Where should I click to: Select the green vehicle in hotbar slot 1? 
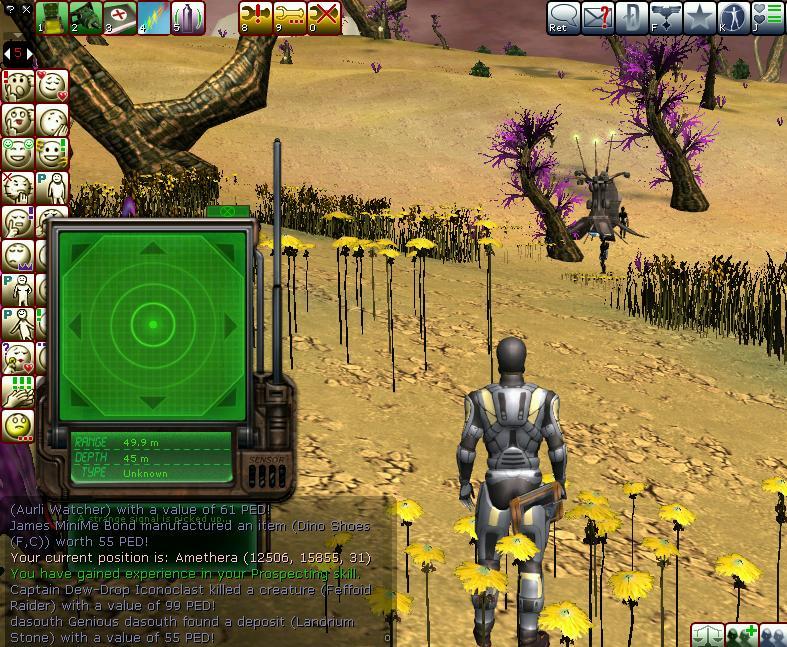(52, 17)
